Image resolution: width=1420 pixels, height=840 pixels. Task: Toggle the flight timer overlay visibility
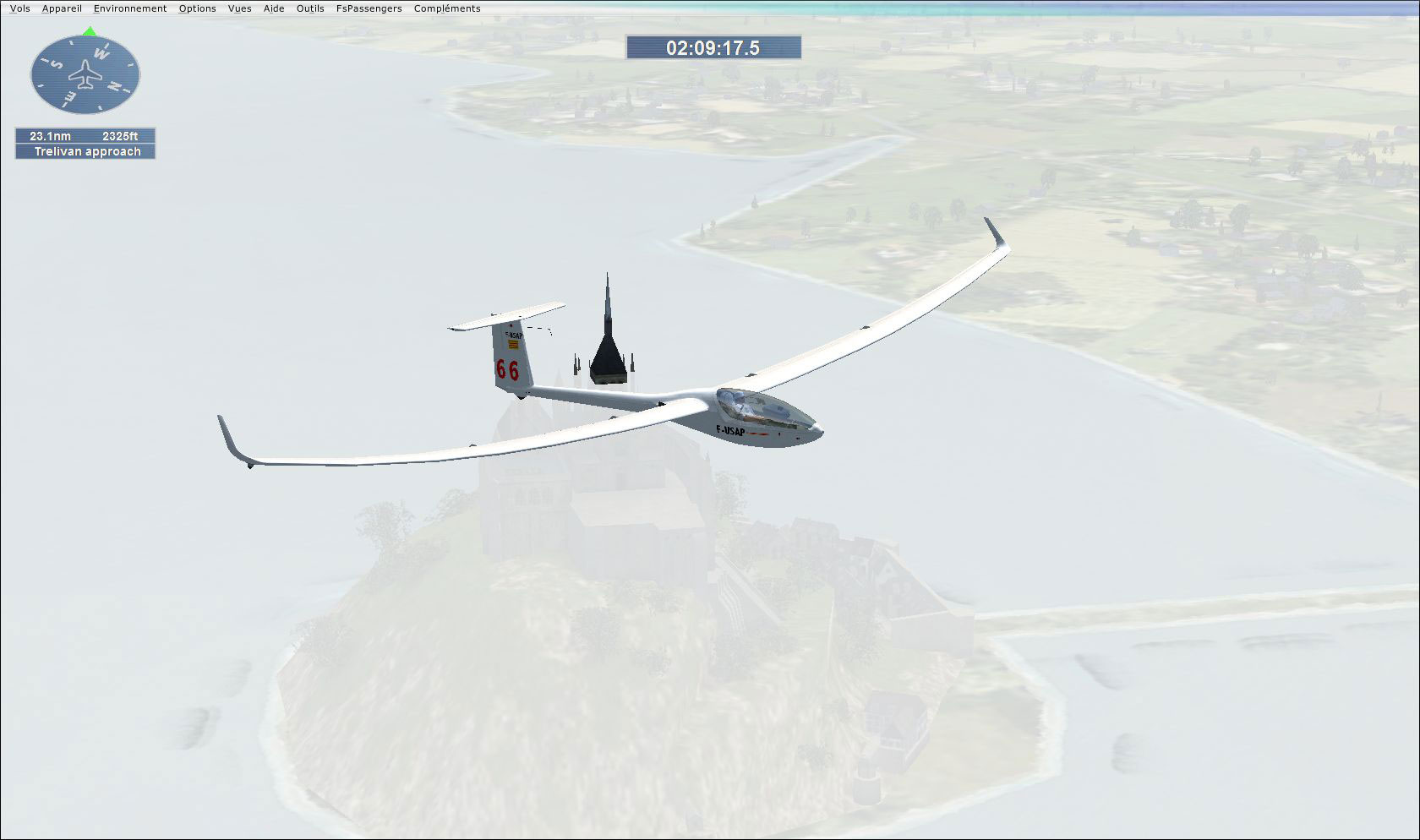(x=714, y=48)
